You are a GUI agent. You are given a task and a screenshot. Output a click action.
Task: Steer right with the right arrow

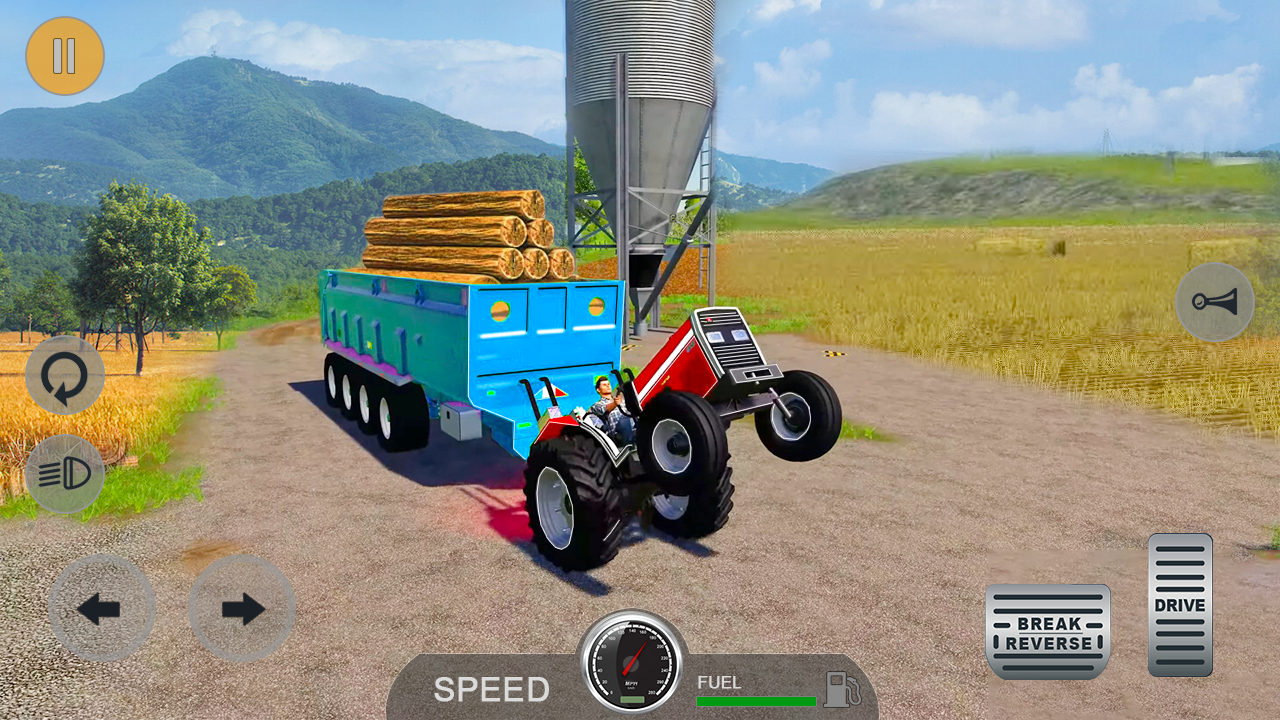(x=241, y=608)
